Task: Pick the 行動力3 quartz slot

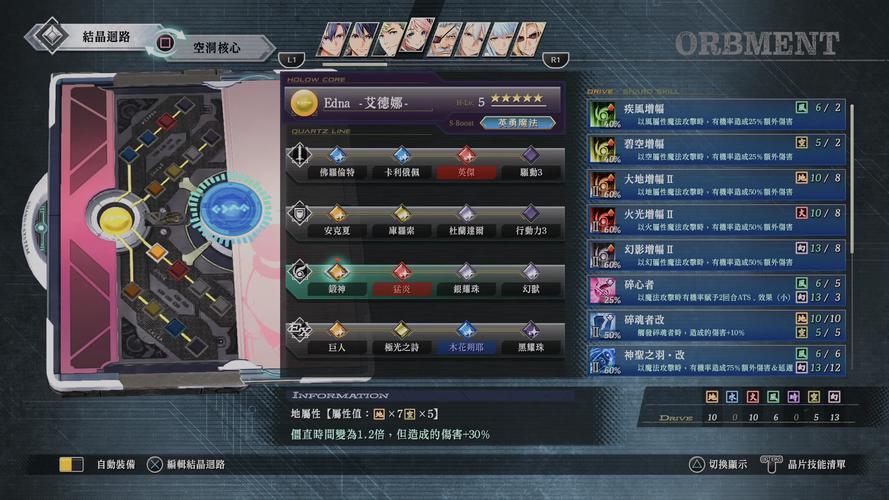Action: [x=530, y=230]
